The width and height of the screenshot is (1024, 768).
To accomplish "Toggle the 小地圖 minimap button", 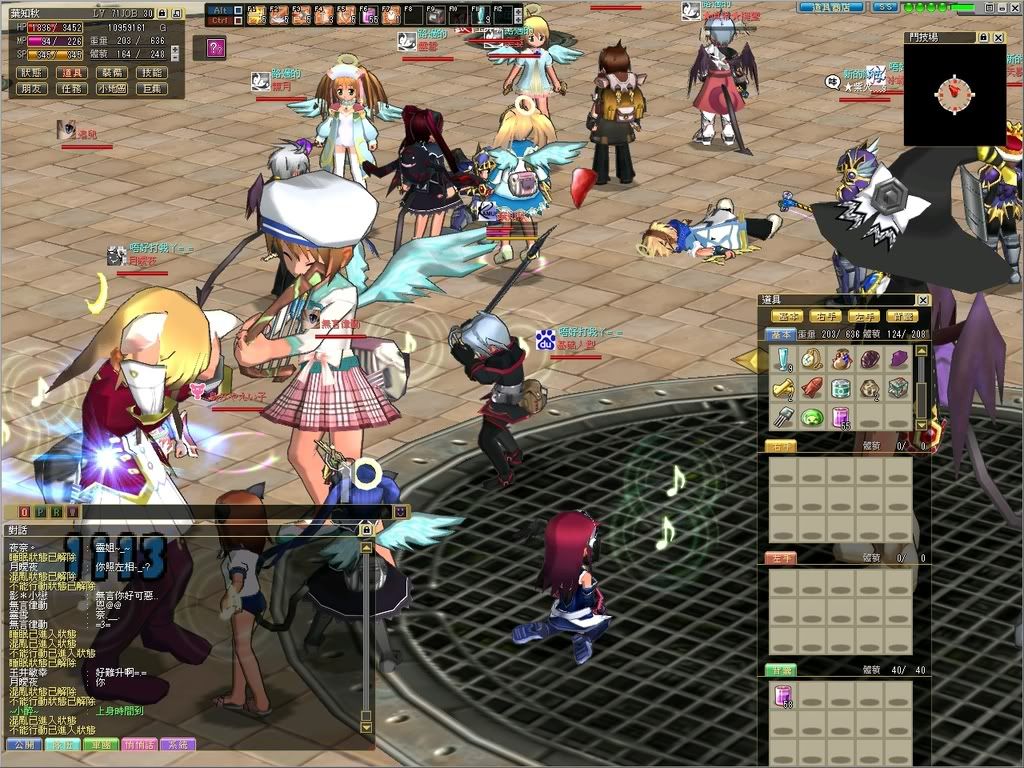I will tap(111, 88).
